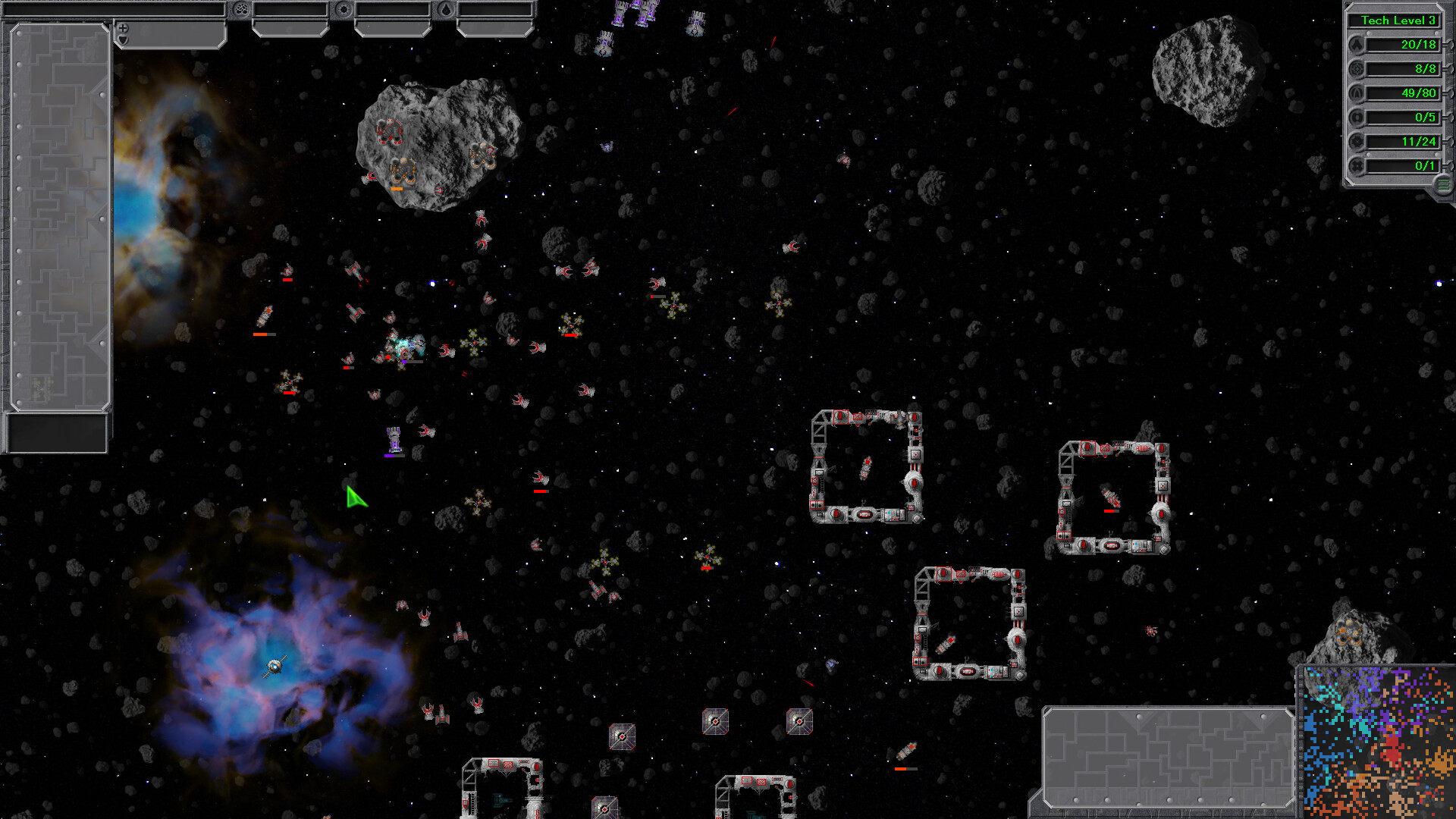Select the fighter icon beside the 20/18 readout

pyautogui.click(x=1357, y=45)
